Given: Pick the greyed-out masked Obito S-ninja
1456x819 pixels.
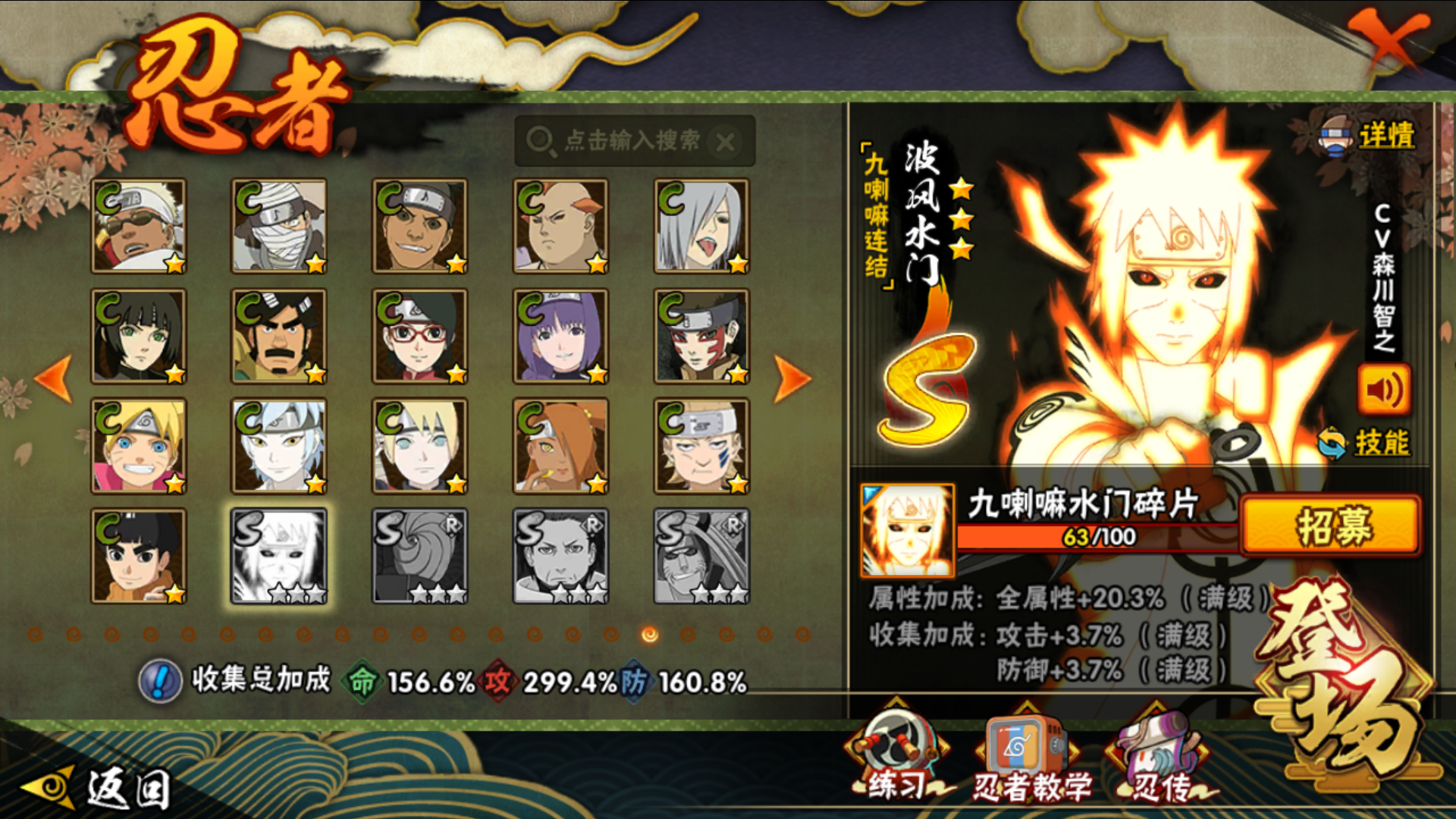Looking at the screenshot, I should click(419, 556).
